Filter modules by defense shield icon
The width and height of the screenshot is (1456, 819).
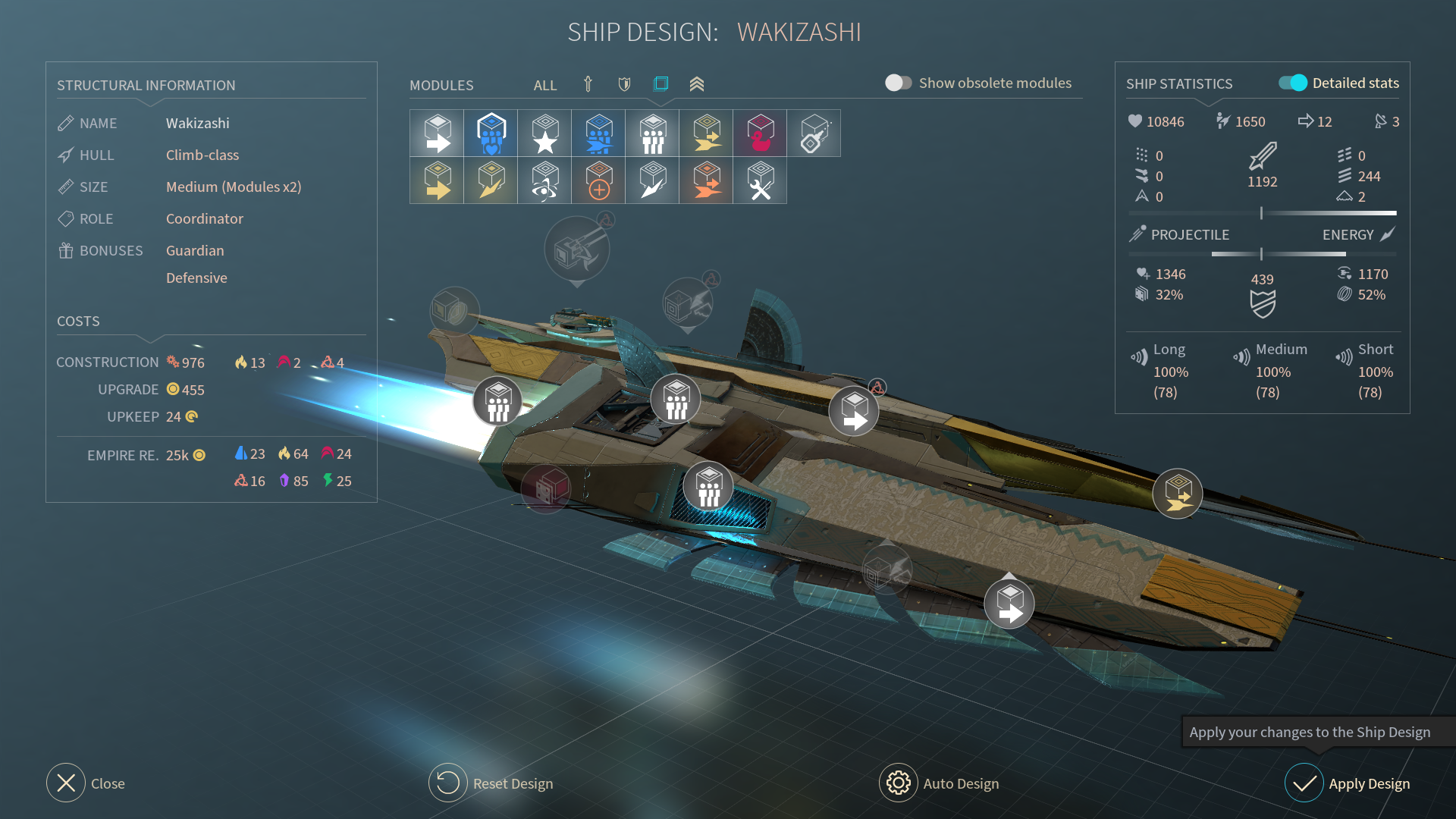[624, 84]
